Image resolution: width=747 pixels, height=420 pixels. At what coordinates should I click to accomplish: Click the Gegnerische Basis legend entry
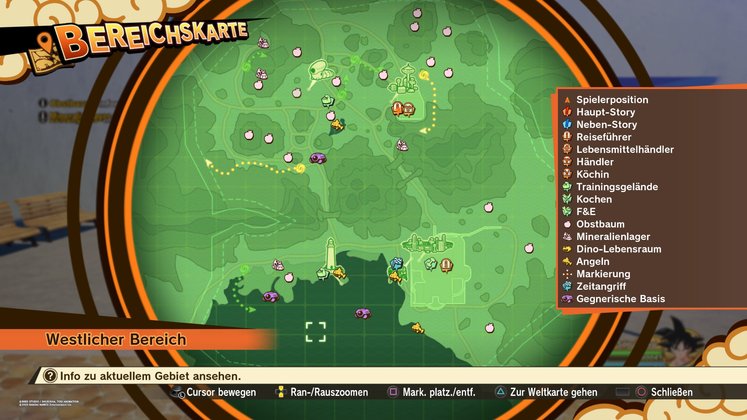pos(619,299)
